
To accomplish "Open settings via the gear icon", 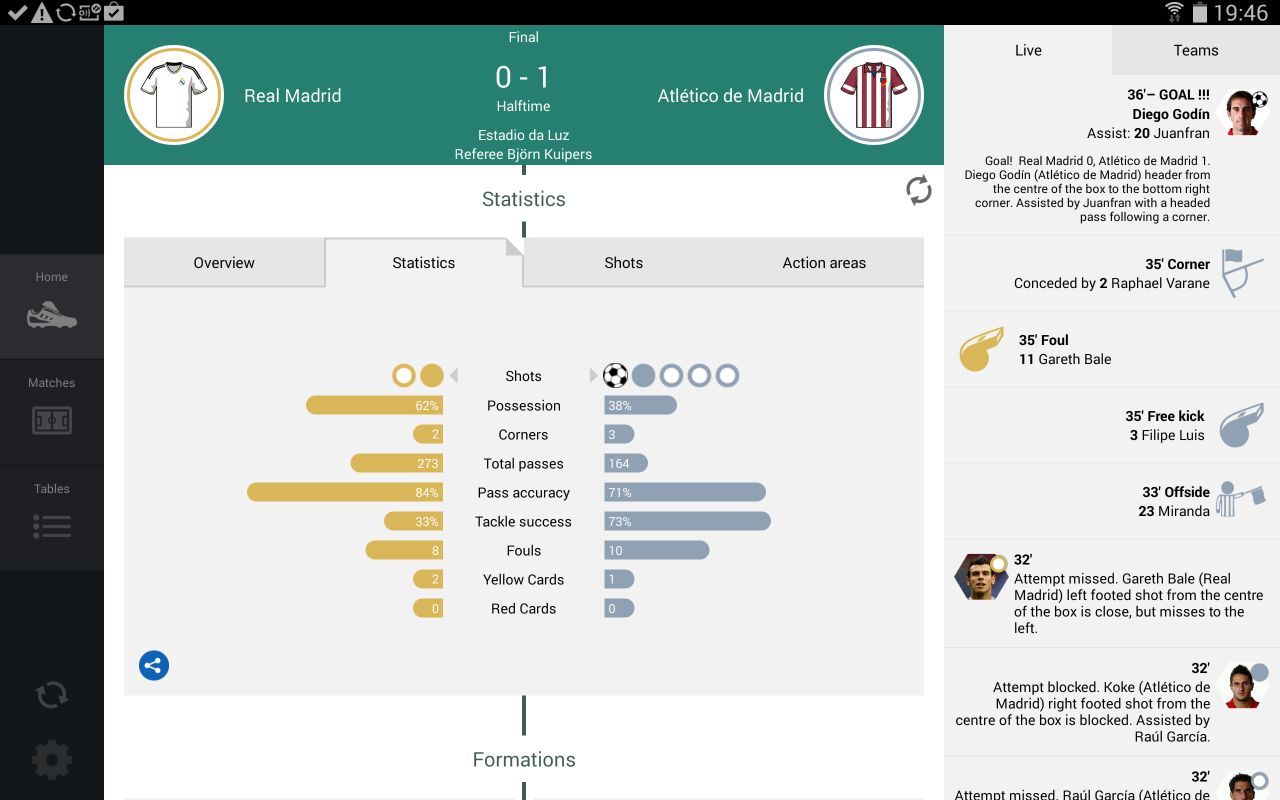I will 52,760.
